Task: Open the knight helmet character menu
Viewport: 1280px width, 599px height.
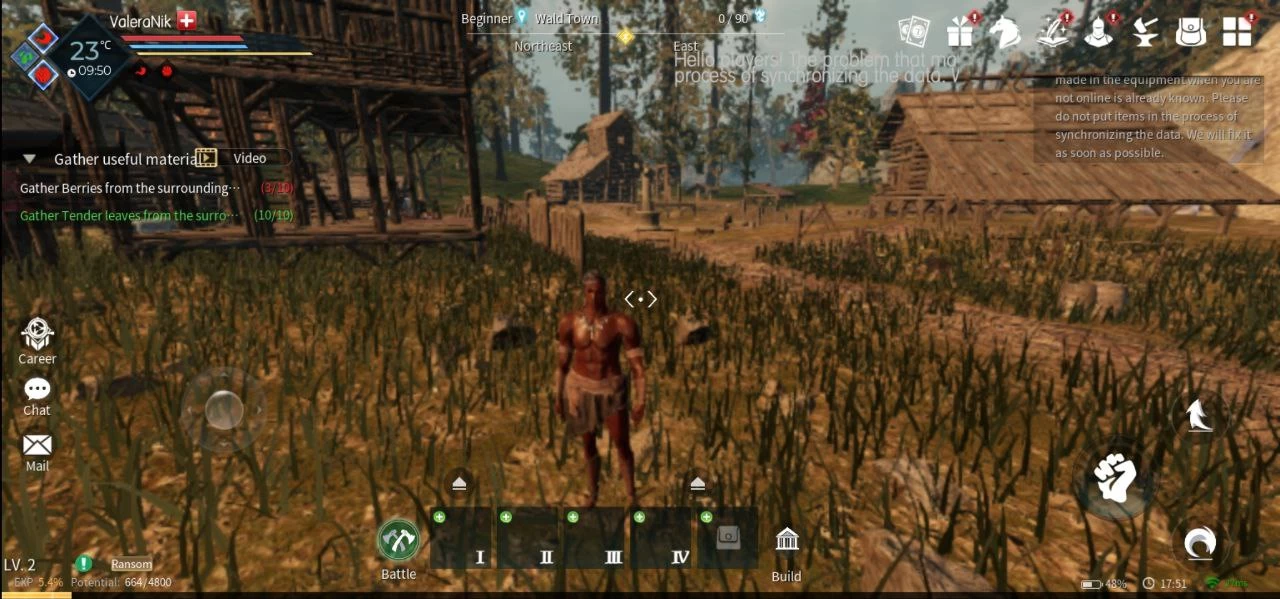Action: tap(1098, 32)
